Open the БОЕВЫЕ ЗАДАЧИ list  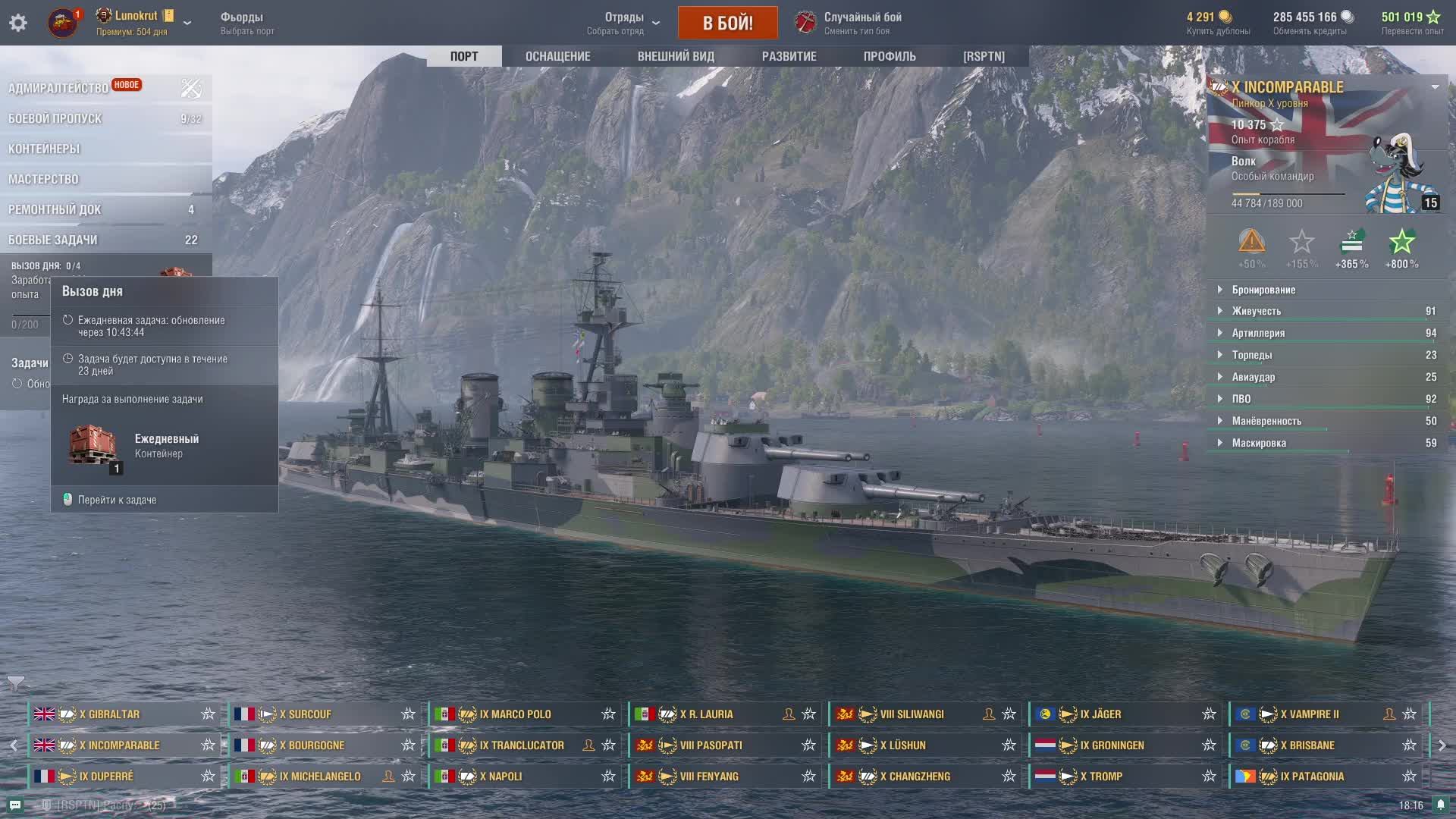coord(53,240)
